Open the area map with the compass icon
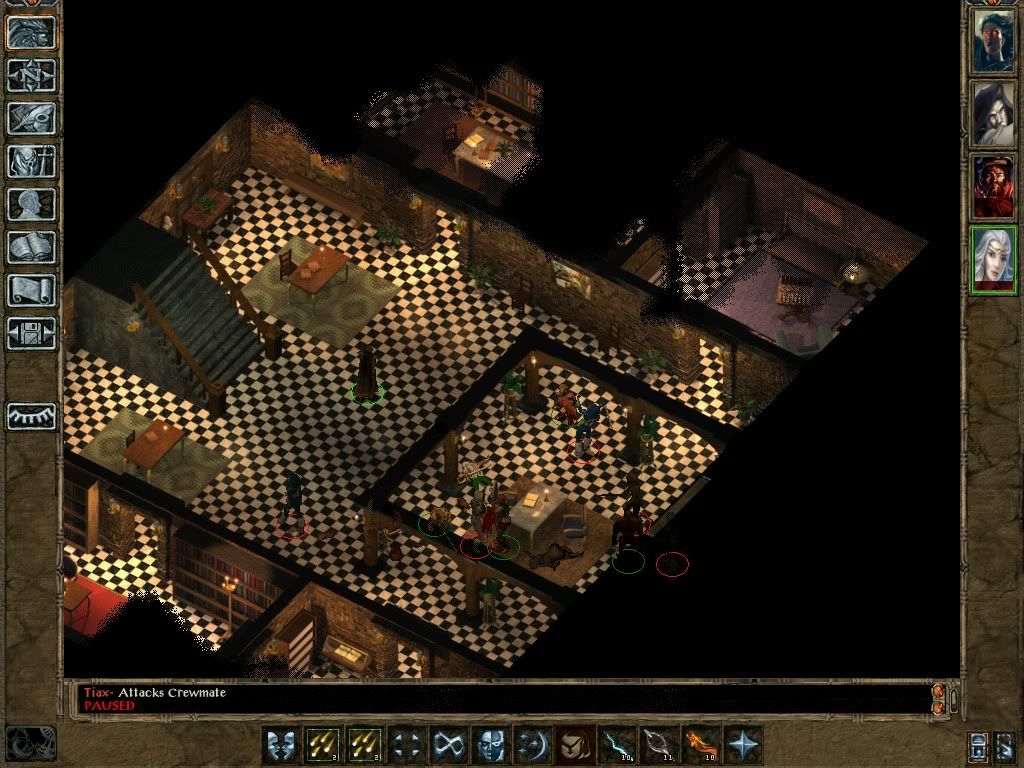Screen dimensions: 1024x768 [32, 75]
